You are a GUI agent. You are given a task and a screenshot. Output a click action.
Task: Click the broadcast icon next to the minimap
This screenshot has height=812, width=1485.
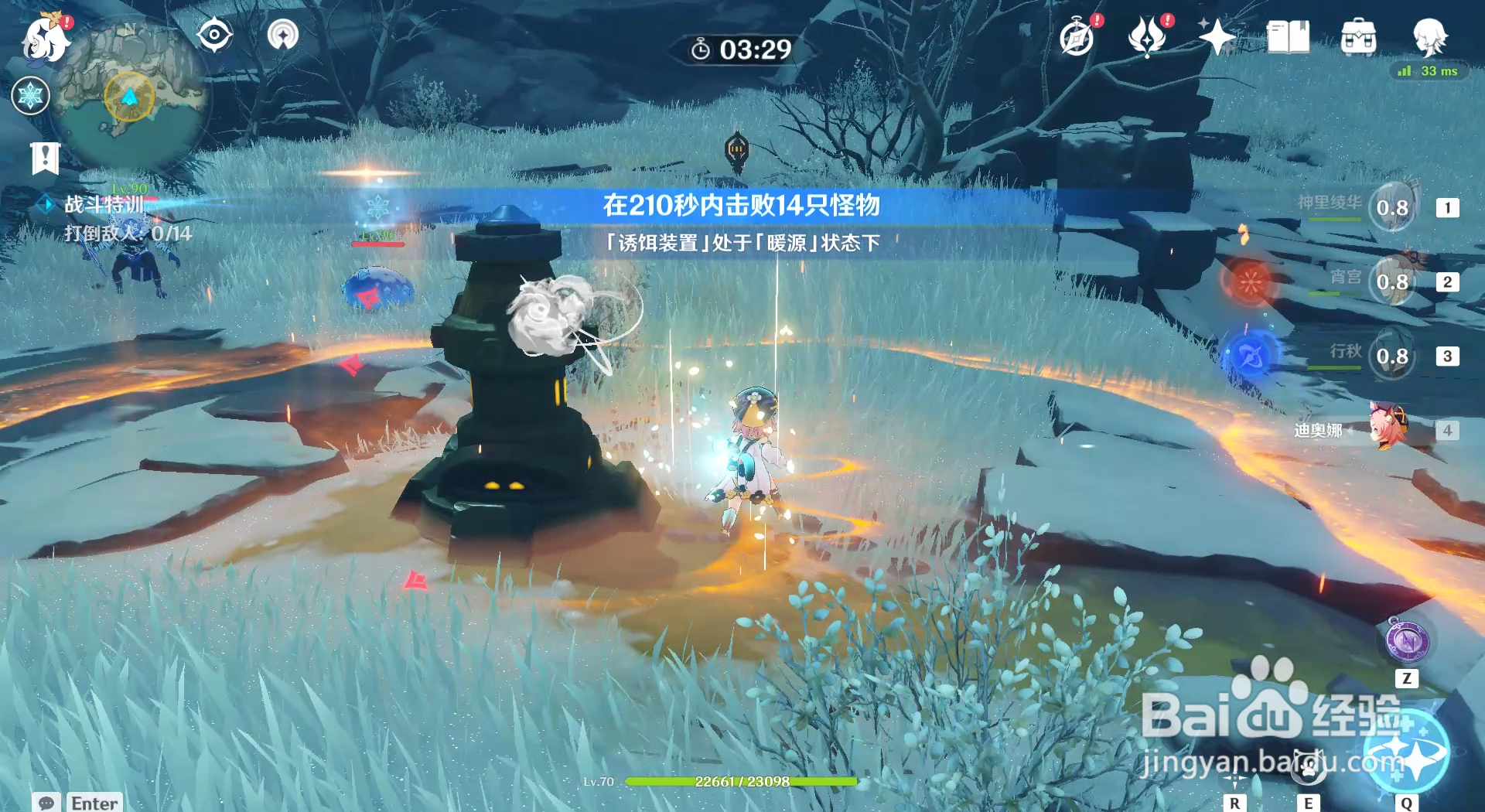tap(282, 32)
